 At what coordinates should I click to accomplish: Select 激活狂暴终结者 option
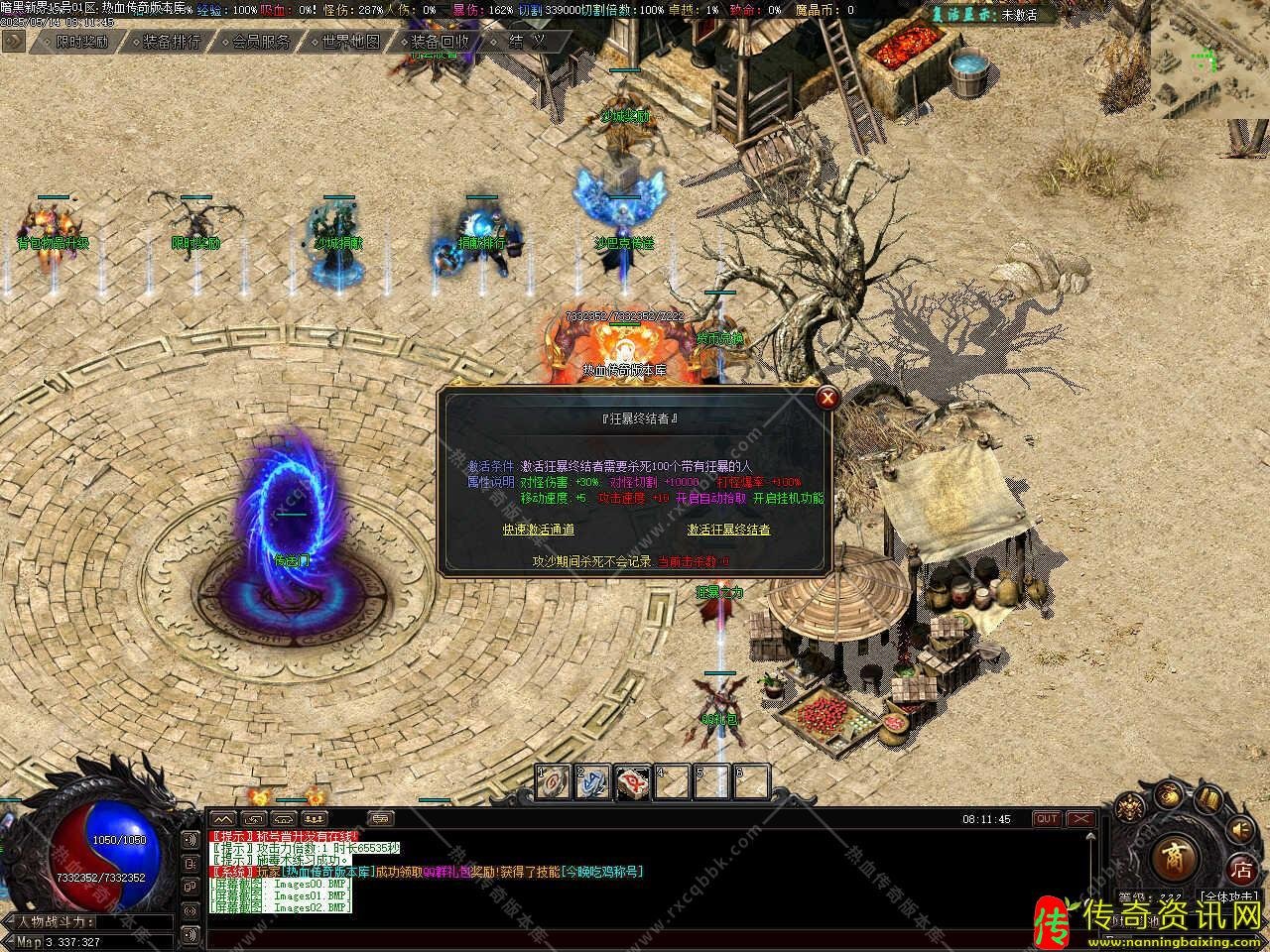(729, 530)
